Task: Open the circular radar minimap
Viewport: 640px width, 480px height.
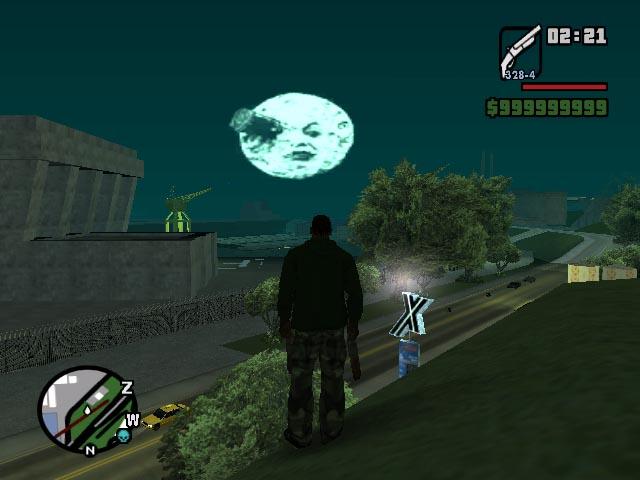Action: (87, 409)
